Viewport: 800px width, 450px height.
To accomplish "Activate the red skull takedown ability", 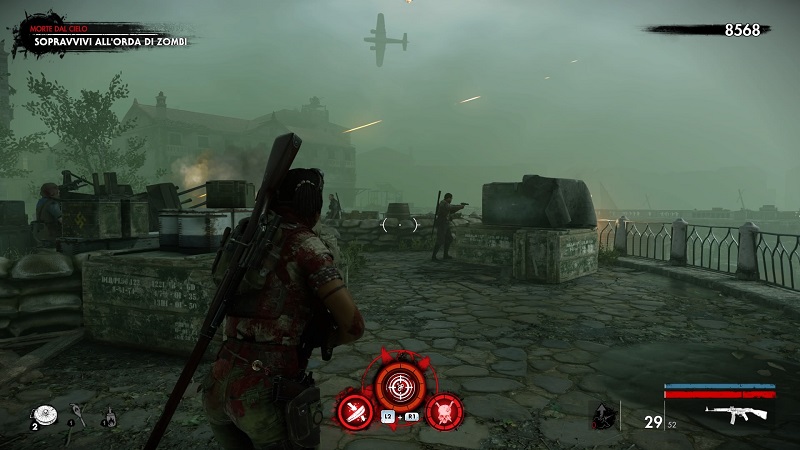I will point(442,411).
